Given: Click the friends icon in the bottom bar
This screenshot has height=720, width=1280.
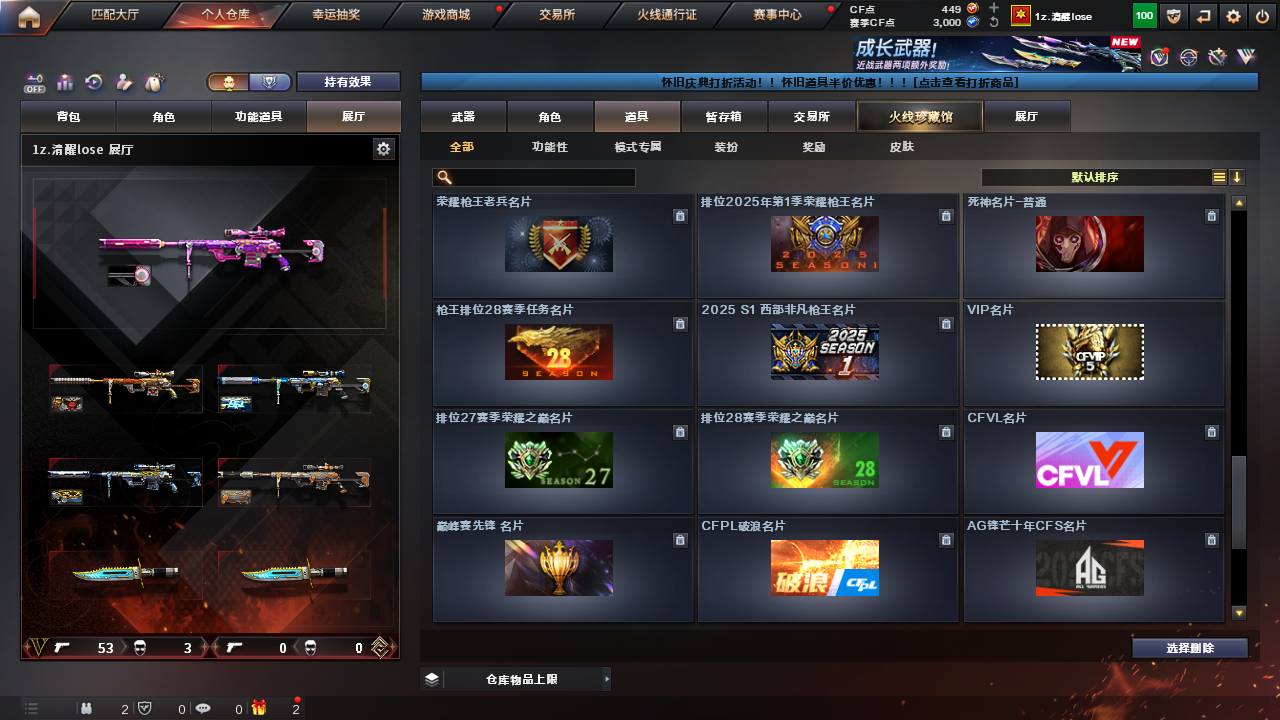Looking at the screenshot, I should pos(88,708).
